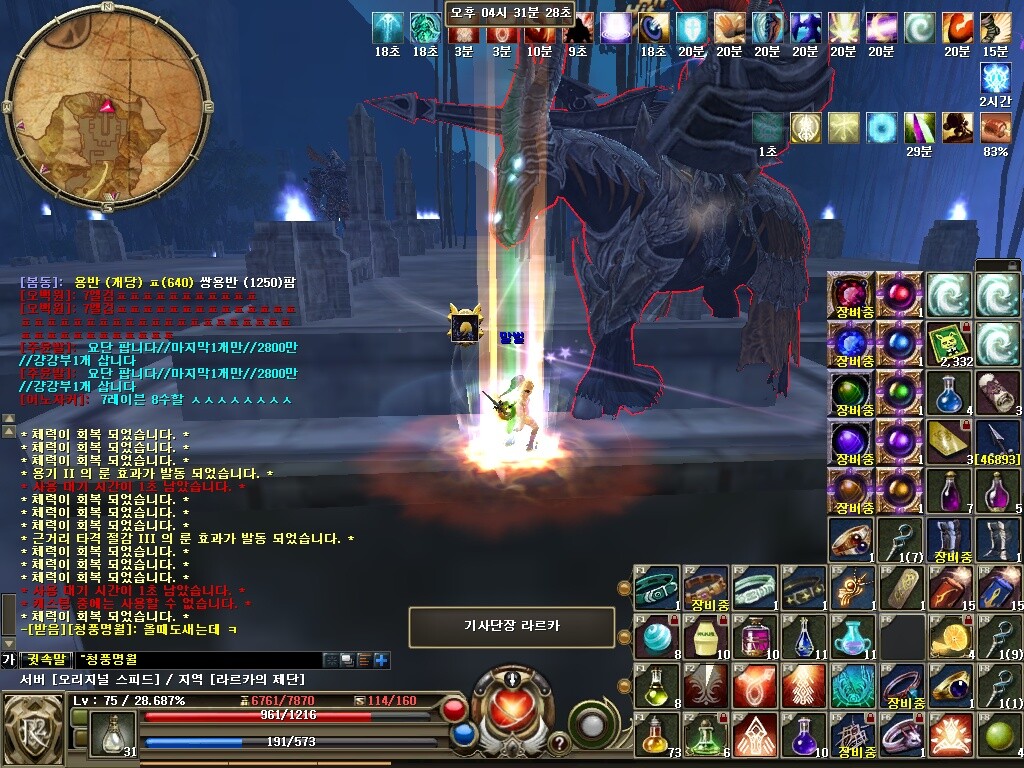The width and height of the screenshot is (1024, 768).
Task: Click the blue orb beside the mana bar
Action: (463, 735)
